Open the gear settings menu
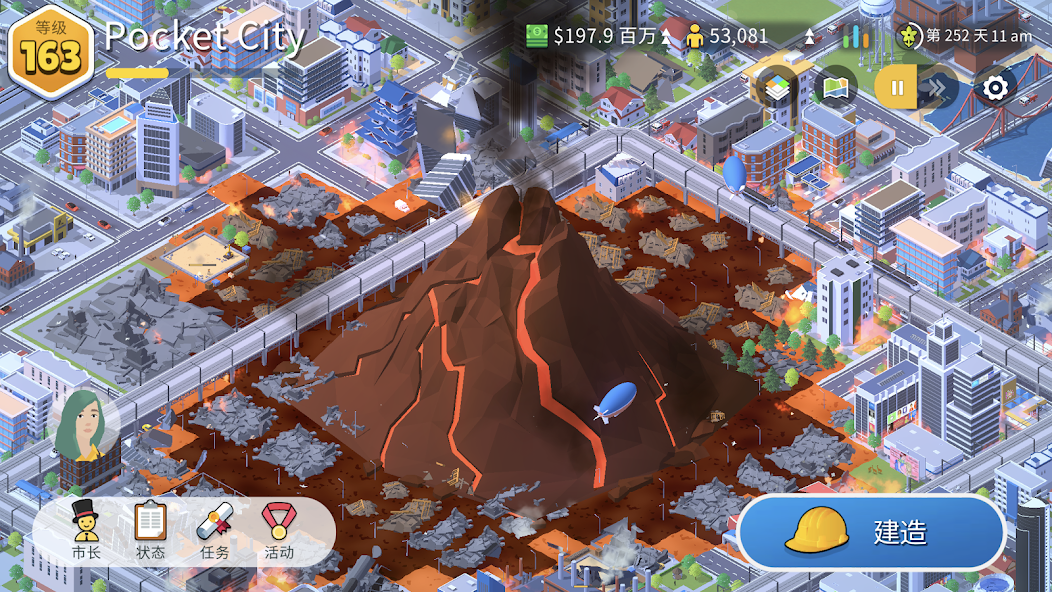 (994, 88)
